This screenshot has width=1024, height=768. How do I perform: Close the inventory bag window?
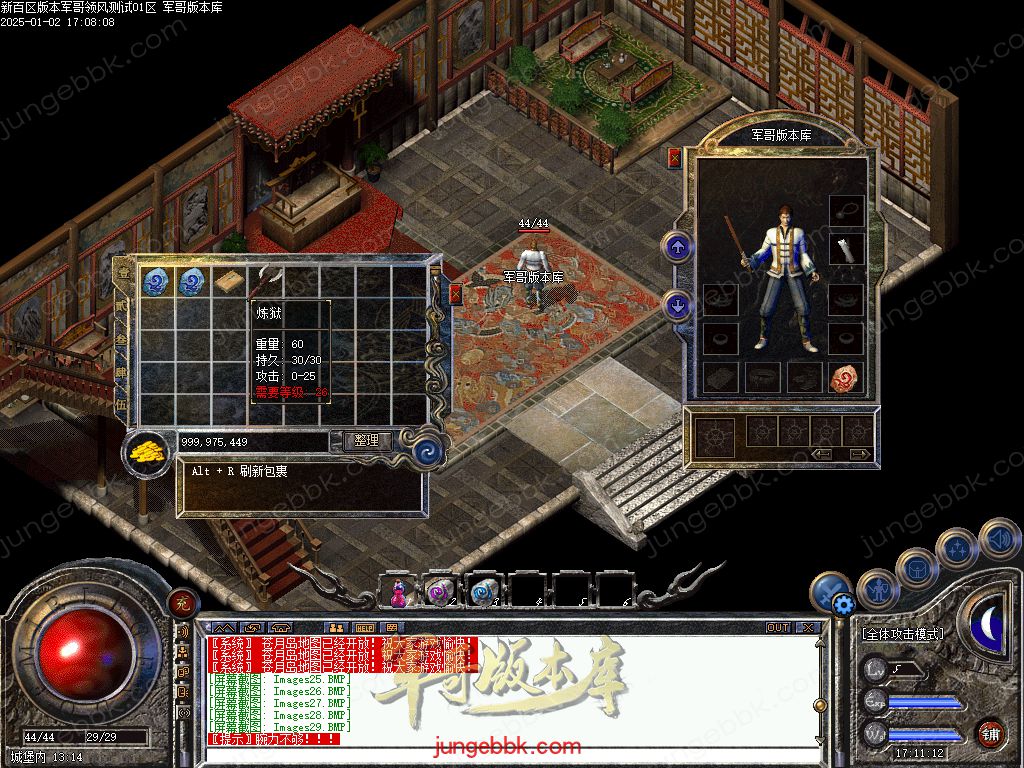[x=455, y=294]
